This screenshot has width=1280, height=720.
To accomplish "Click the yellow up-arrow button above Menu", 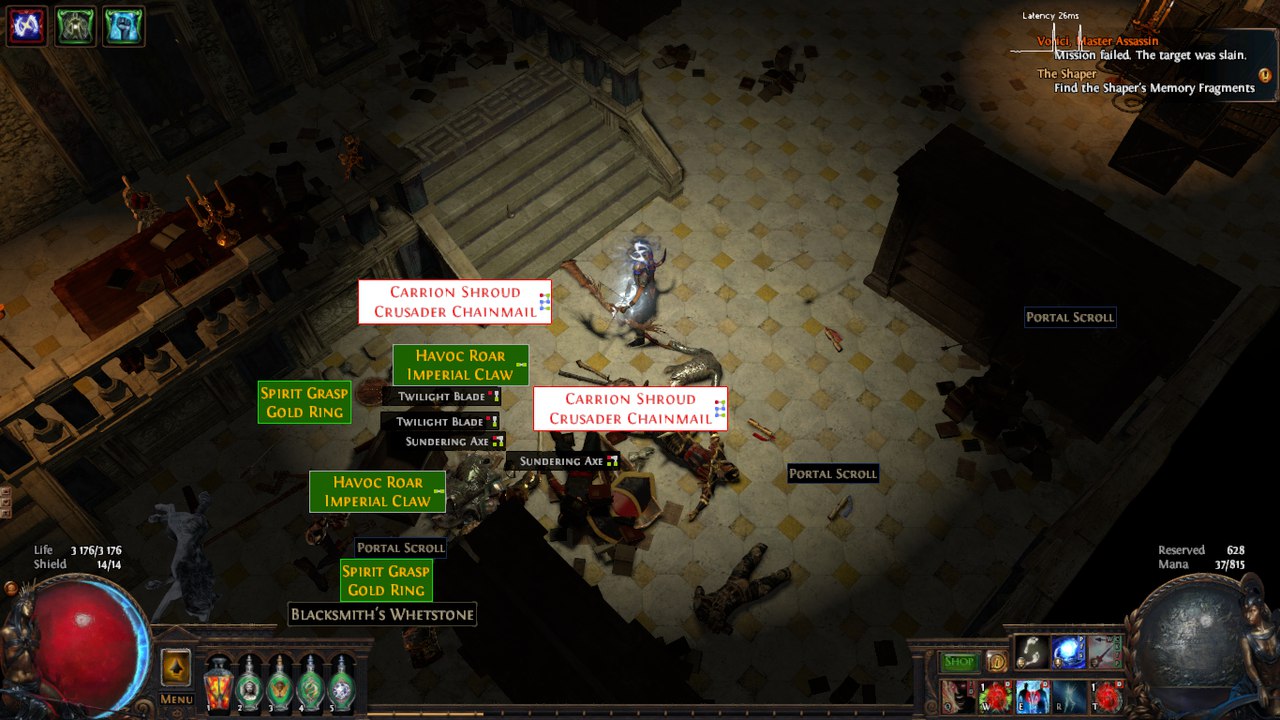I will click(176, 667).
